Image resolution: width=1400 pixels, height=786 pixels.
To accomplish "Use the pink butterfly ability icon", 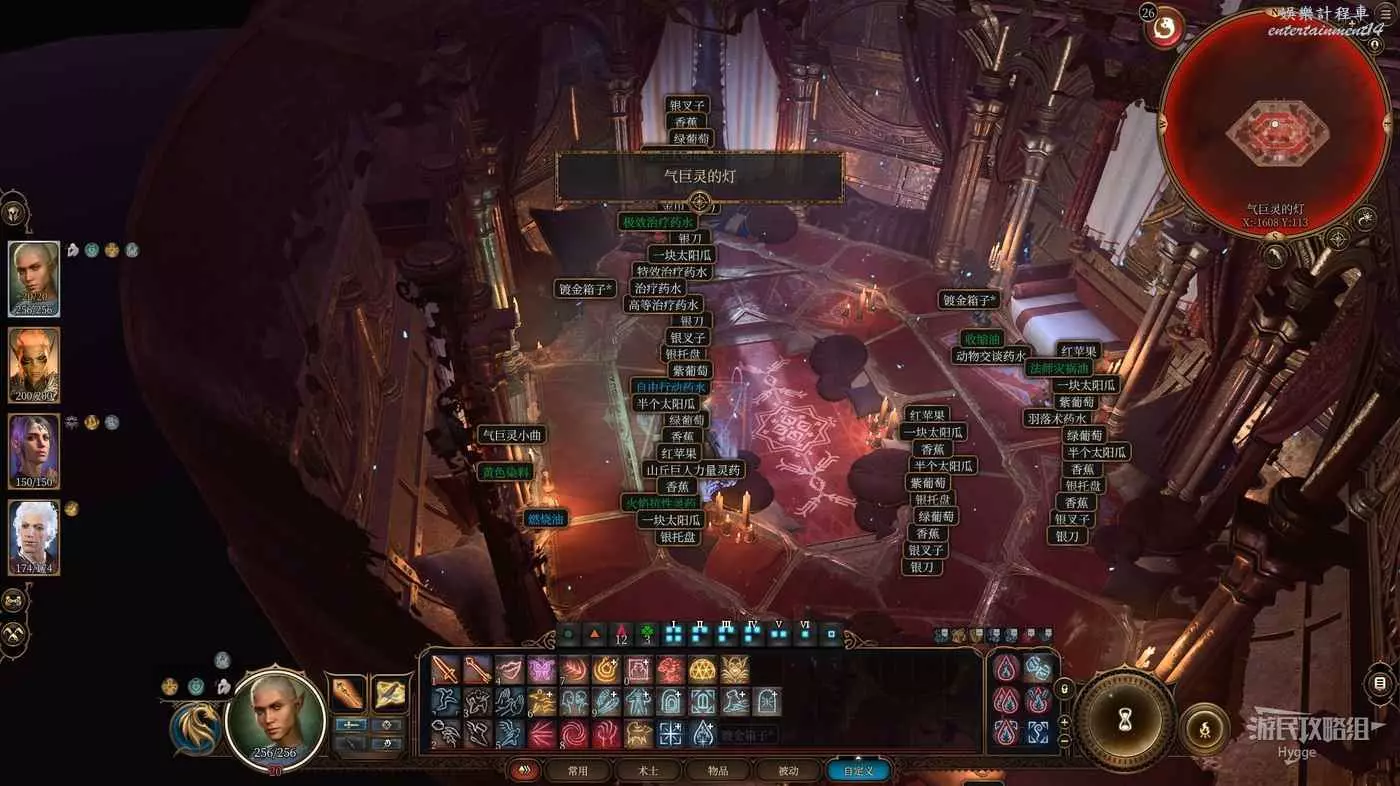I will coord(542,670).
